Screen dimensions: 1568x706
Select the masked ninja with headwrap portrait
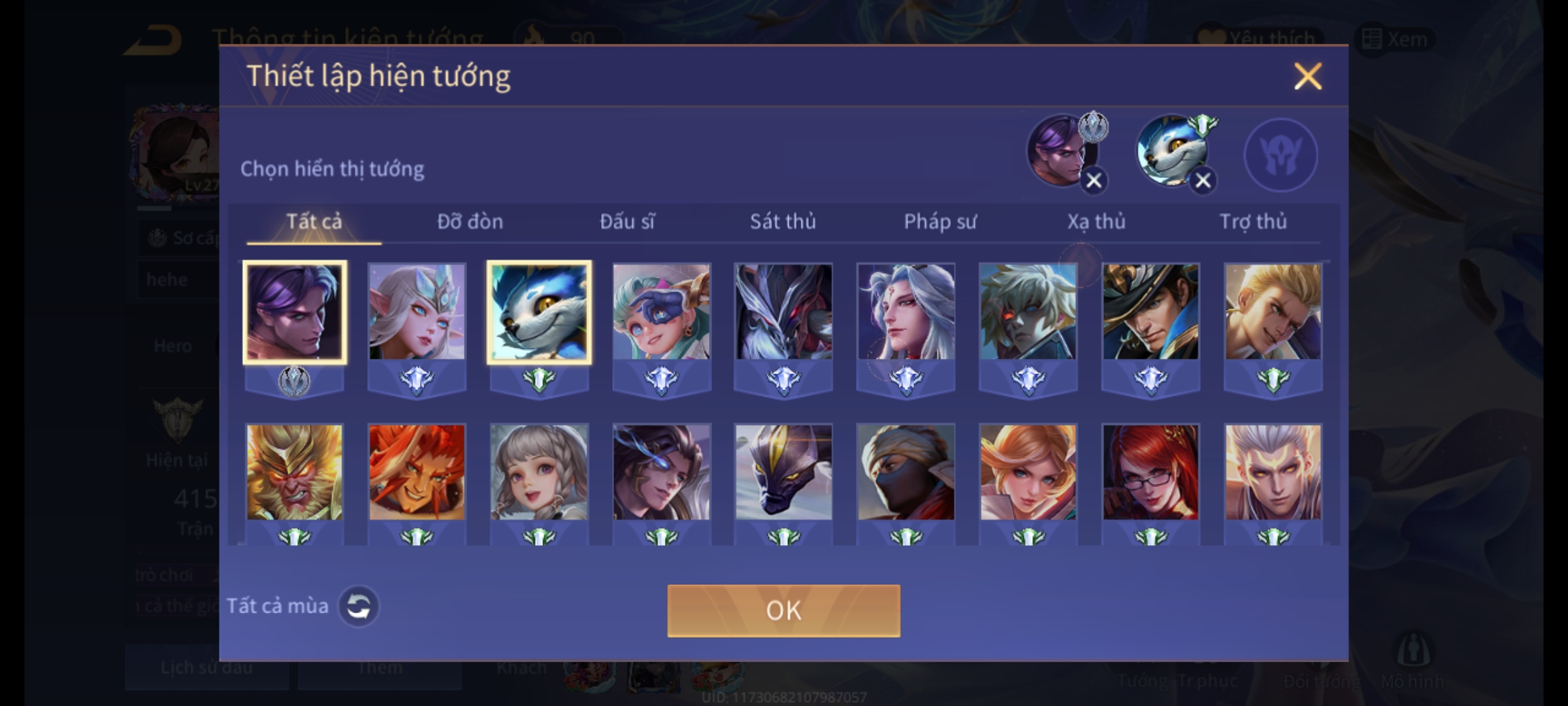coord(906,473)
